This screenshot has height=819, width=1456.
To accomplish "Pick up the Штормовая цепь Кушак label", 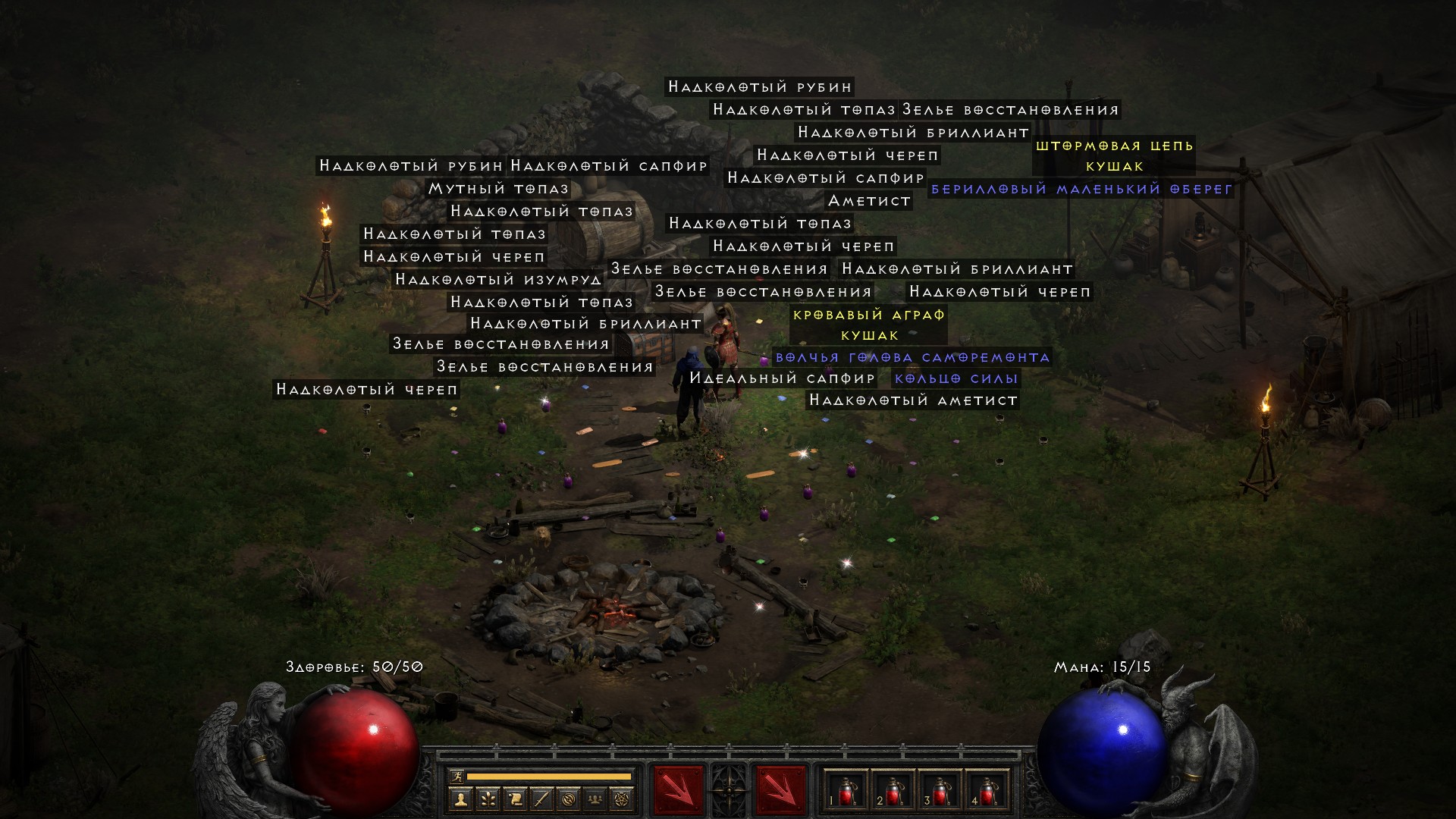I will [1114, 156].
